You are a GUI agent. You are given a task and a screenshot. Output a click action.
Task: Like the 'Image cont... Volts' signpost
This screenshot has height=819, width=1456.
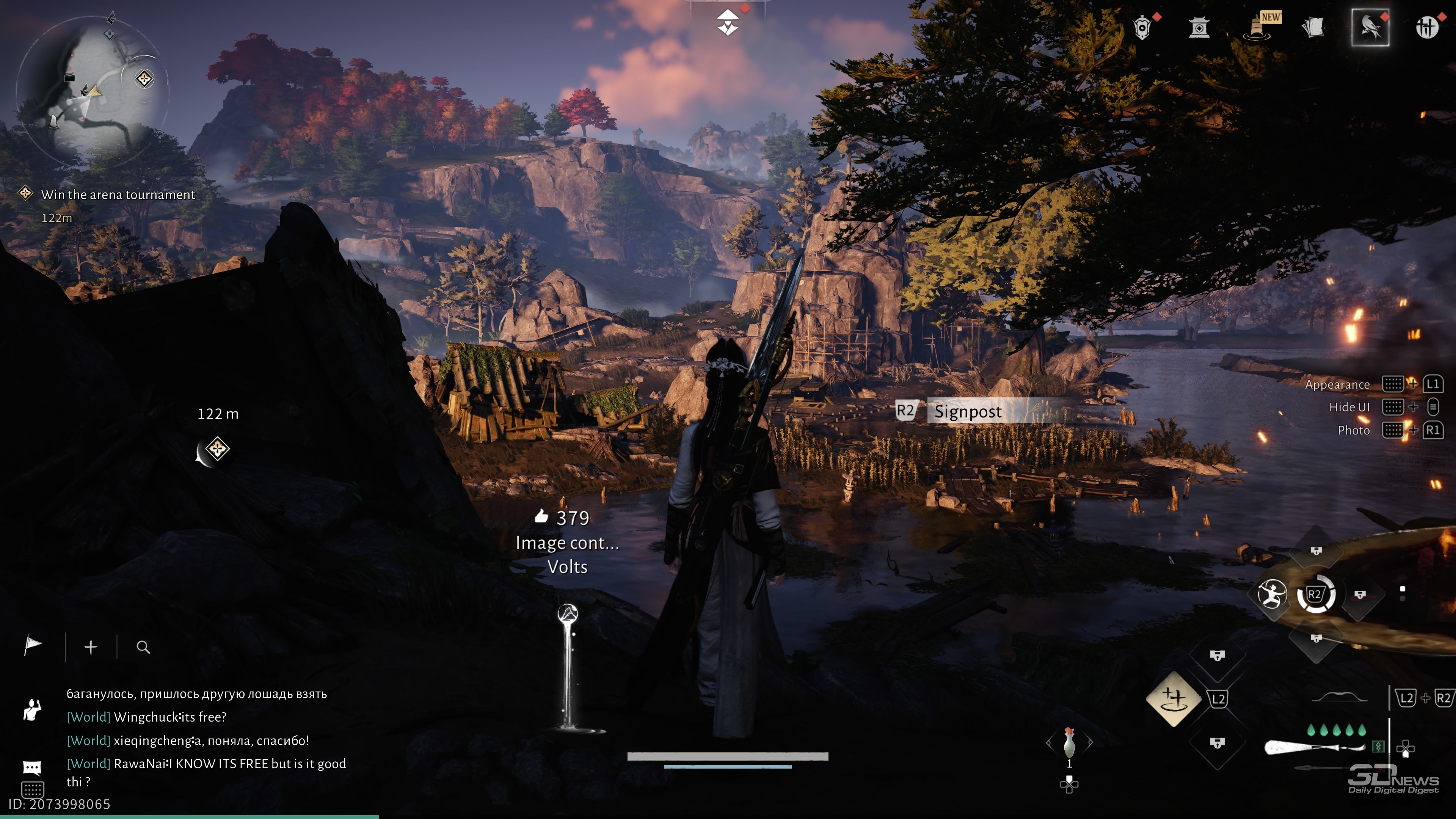coord(541,516)
